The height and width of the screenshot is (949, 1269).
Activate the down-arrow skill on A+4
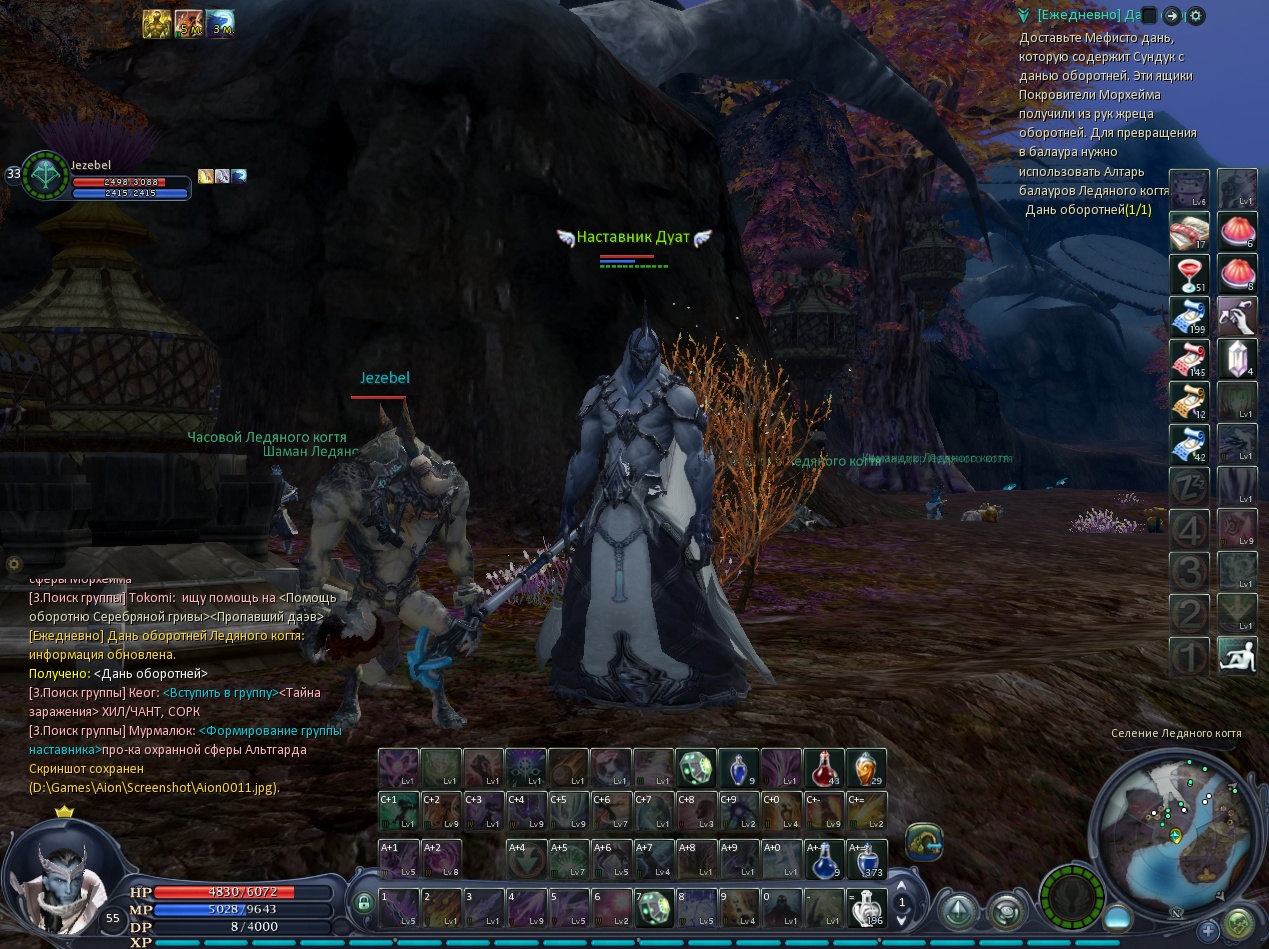(525, 859)
